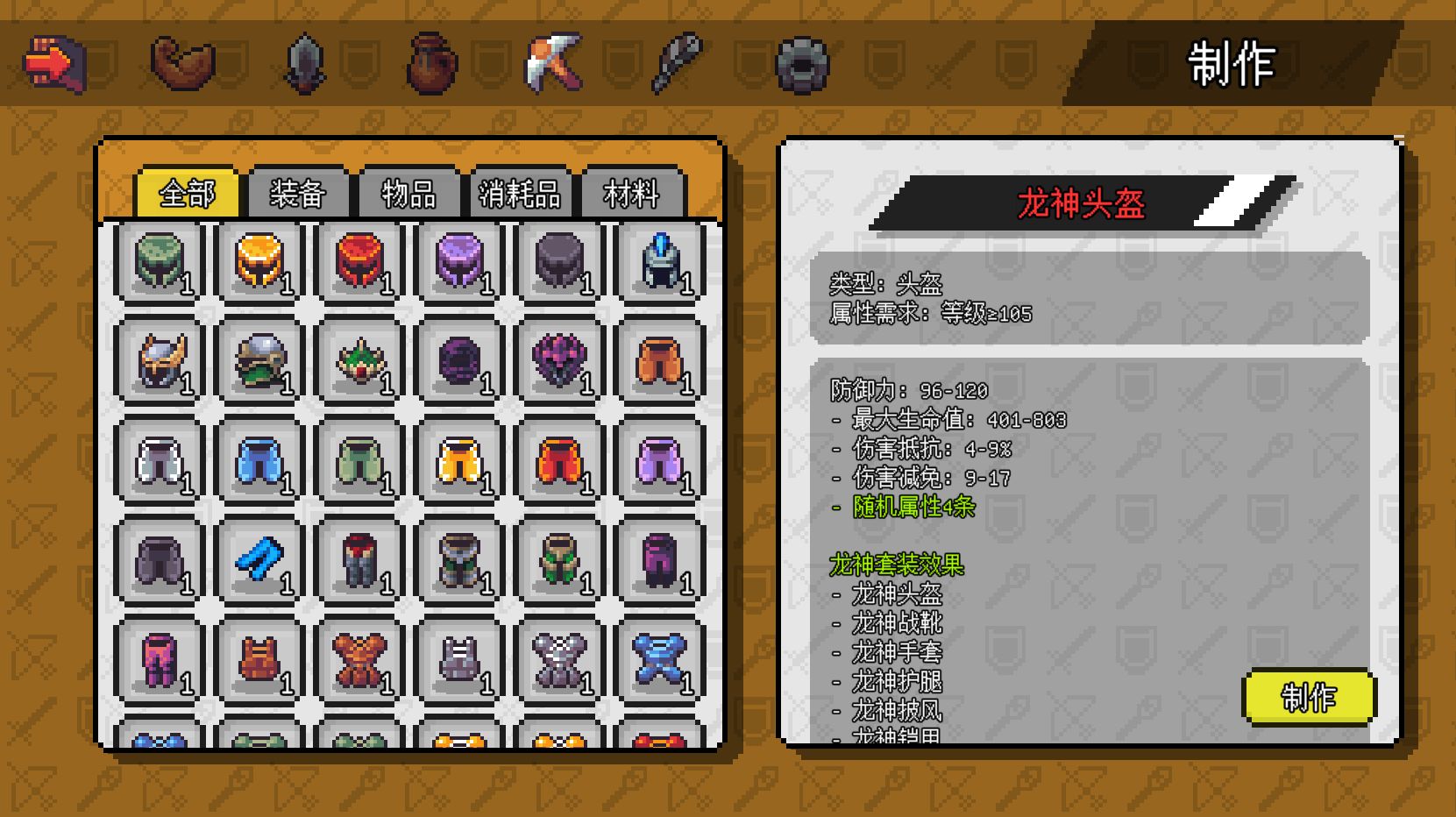Select the blue folded trousers item
1456x817 pixels.
coord(259,562)
